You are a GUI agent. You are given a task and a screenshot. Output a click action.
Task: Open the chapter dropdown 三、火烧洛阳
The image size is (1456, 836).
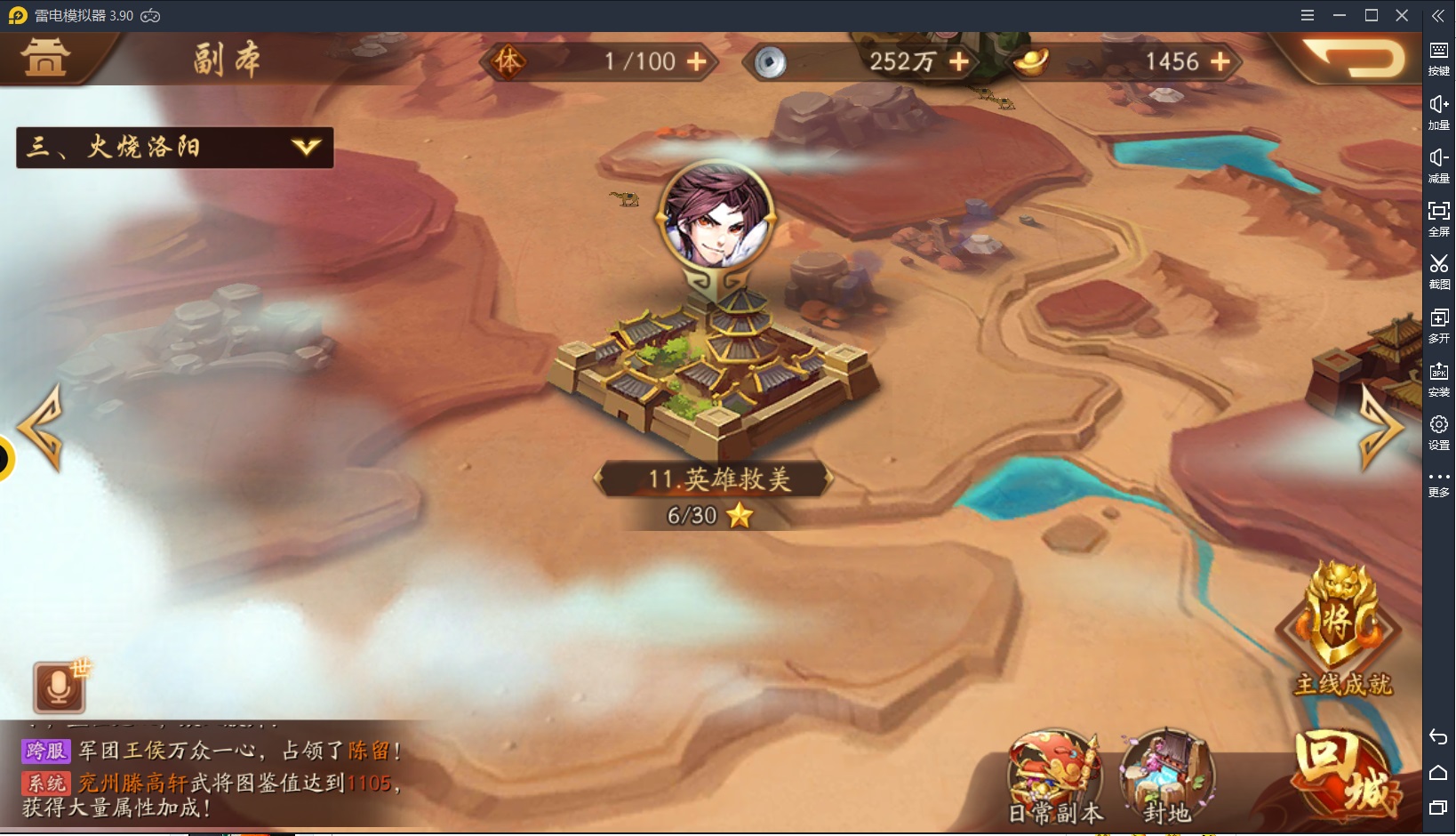[175, 148]
